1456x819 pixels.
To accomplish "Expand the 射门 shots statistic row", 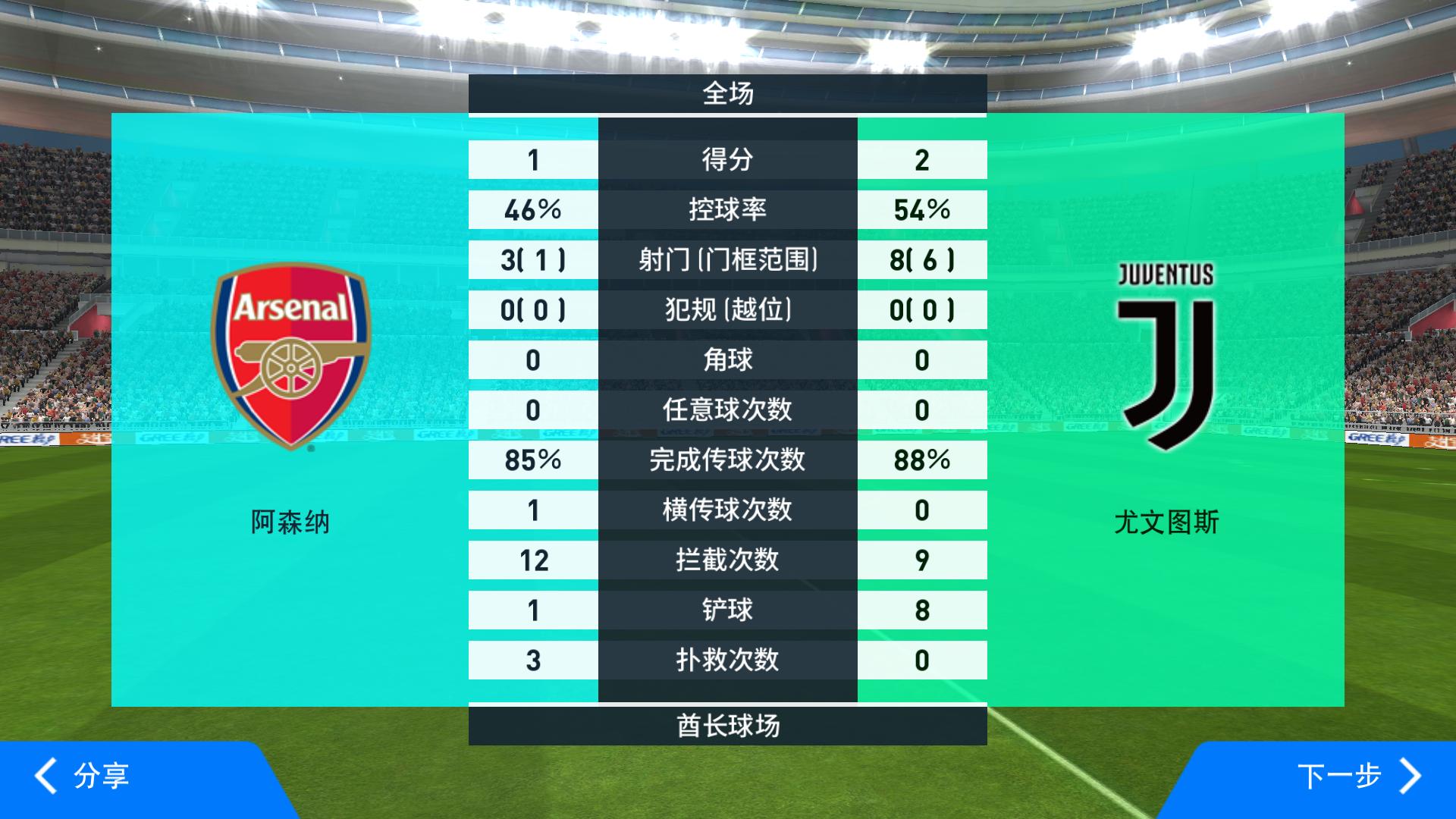I will [x=726, y=259].
